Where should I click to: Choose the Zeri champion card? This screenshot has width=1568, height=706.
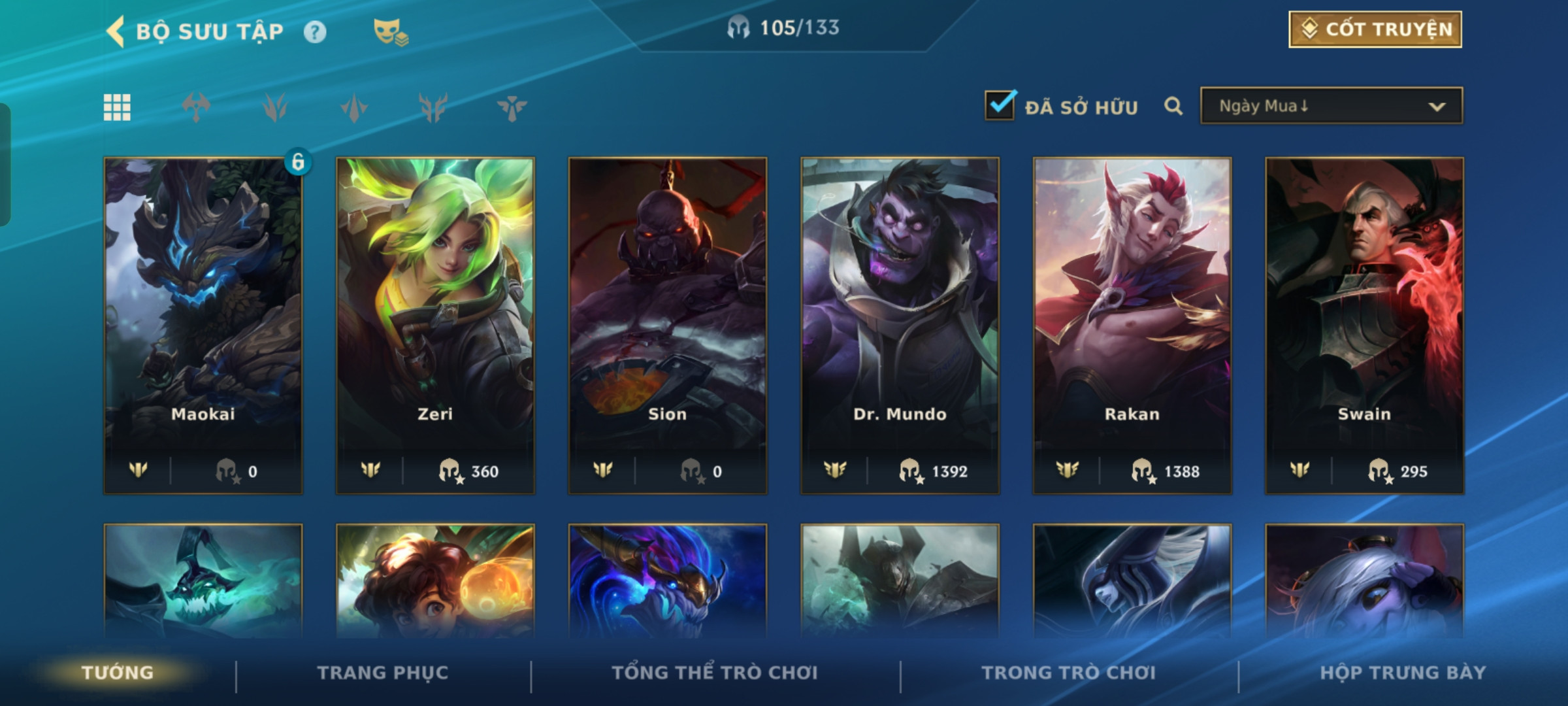pyautogui.click(x=435, y=325)
